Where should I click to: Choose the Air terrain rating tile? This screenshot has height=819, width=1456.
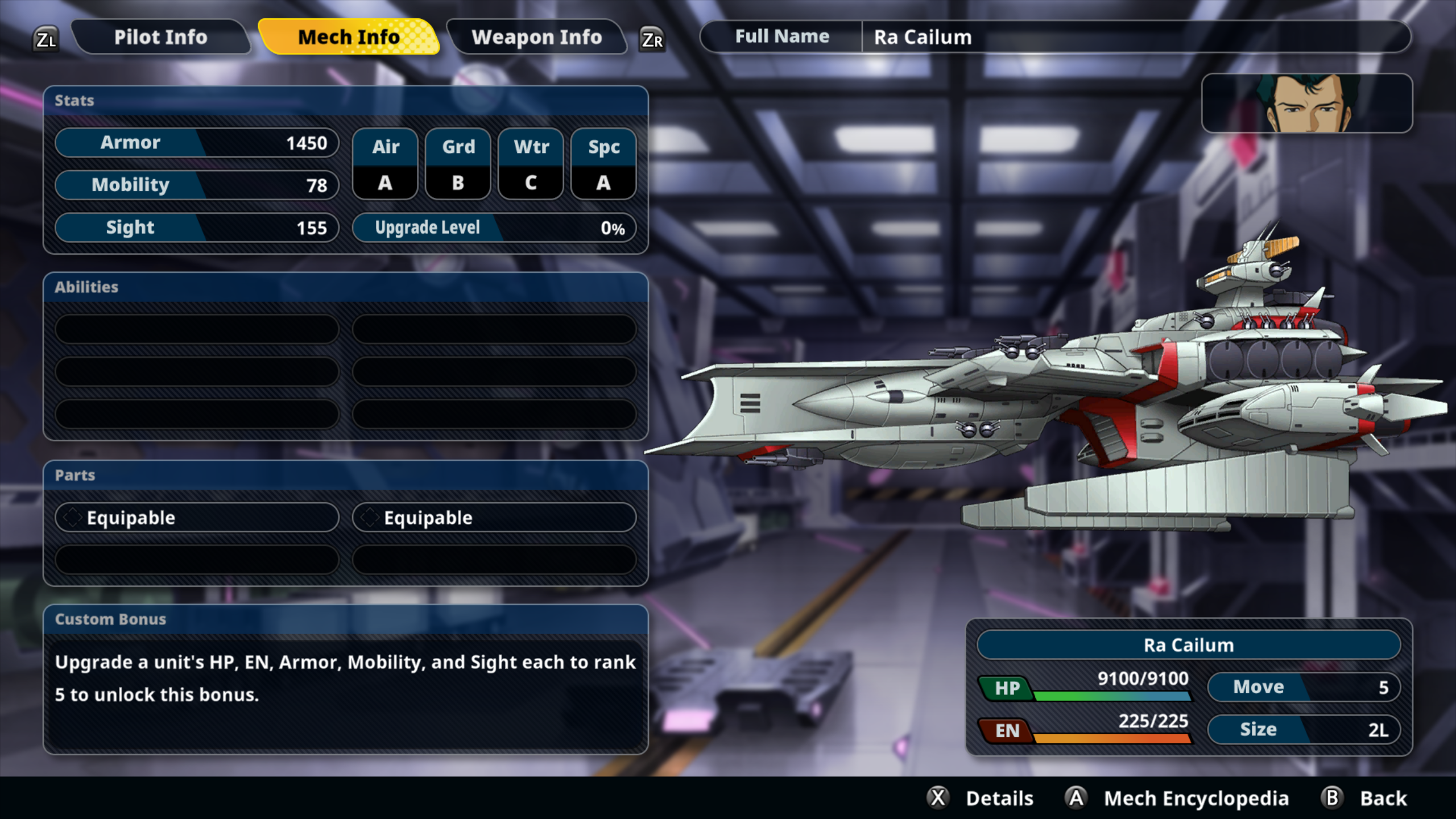[x=385, y=164]
